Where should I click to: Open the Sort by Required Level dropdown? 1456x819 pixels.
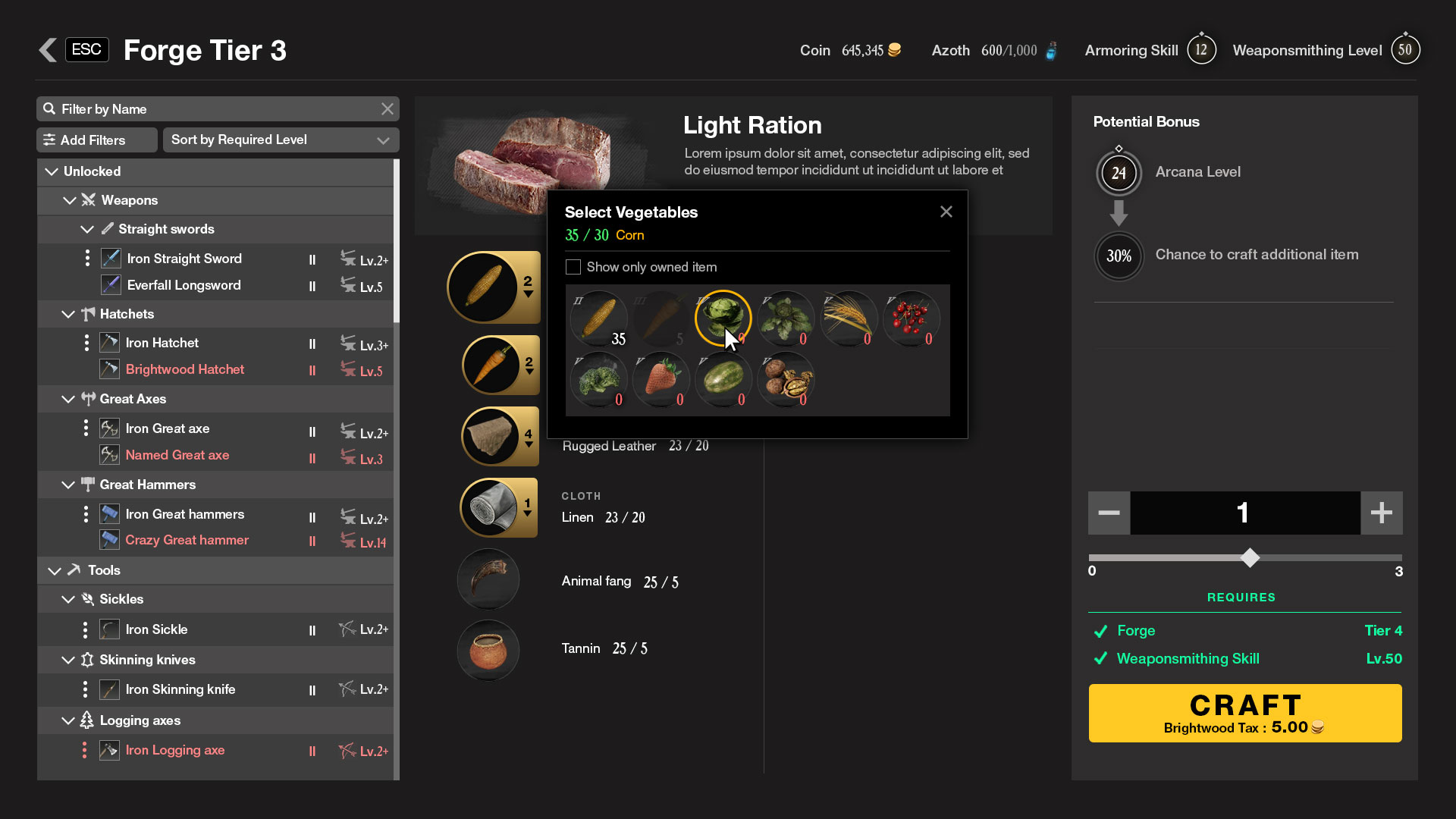tap(281, 140)
